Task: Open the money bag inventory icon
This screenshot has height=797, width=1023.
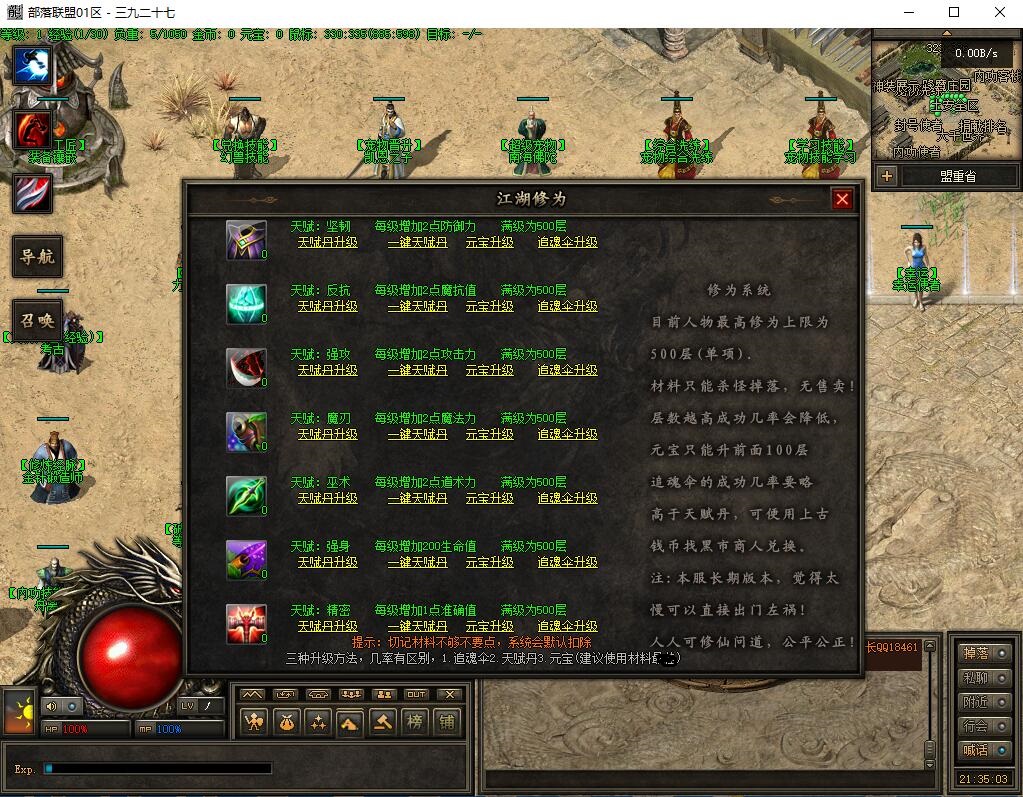Action: 286,721
